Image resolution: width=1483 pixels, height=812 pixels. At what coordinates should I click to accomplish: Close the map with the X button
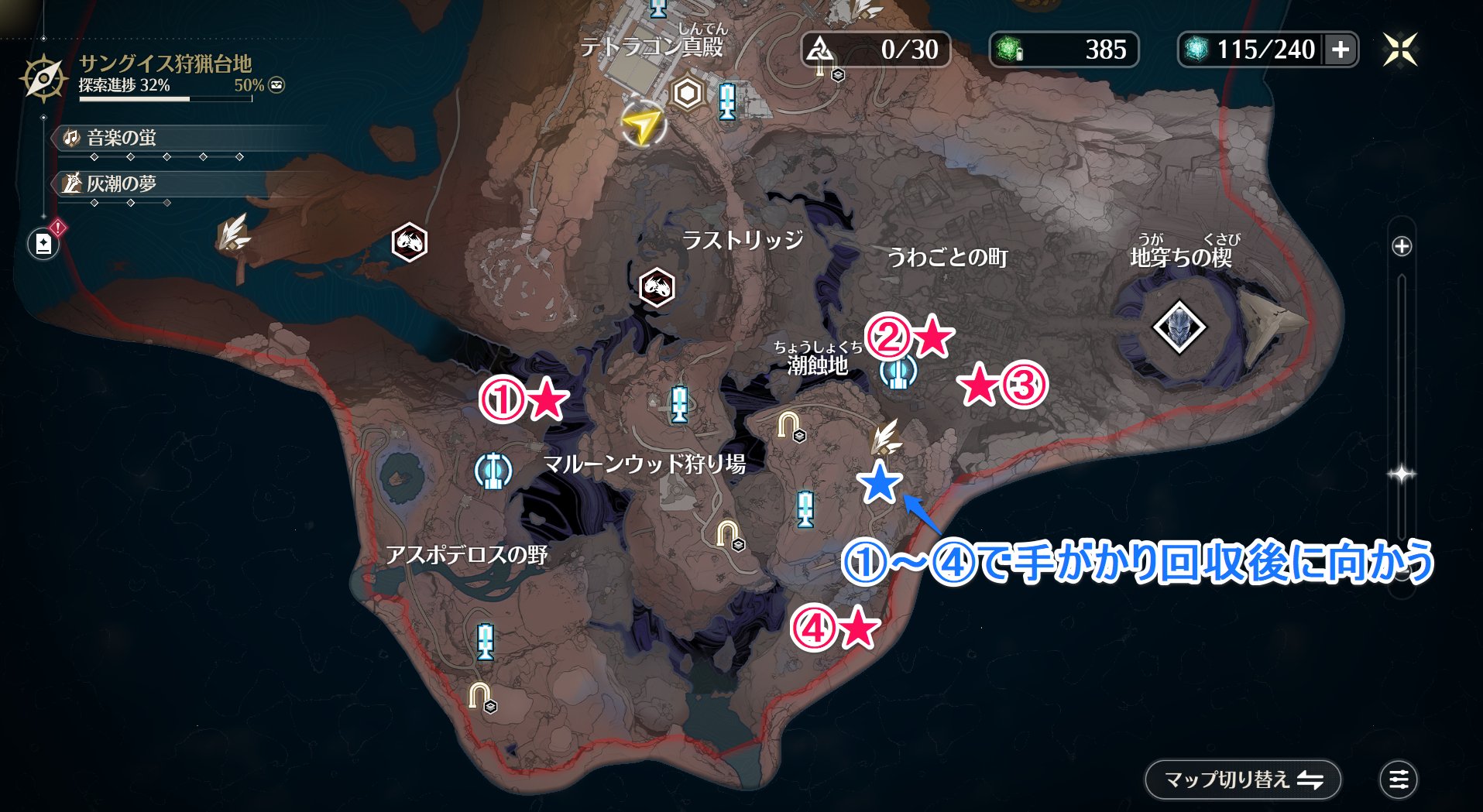tap(1400, 50)
